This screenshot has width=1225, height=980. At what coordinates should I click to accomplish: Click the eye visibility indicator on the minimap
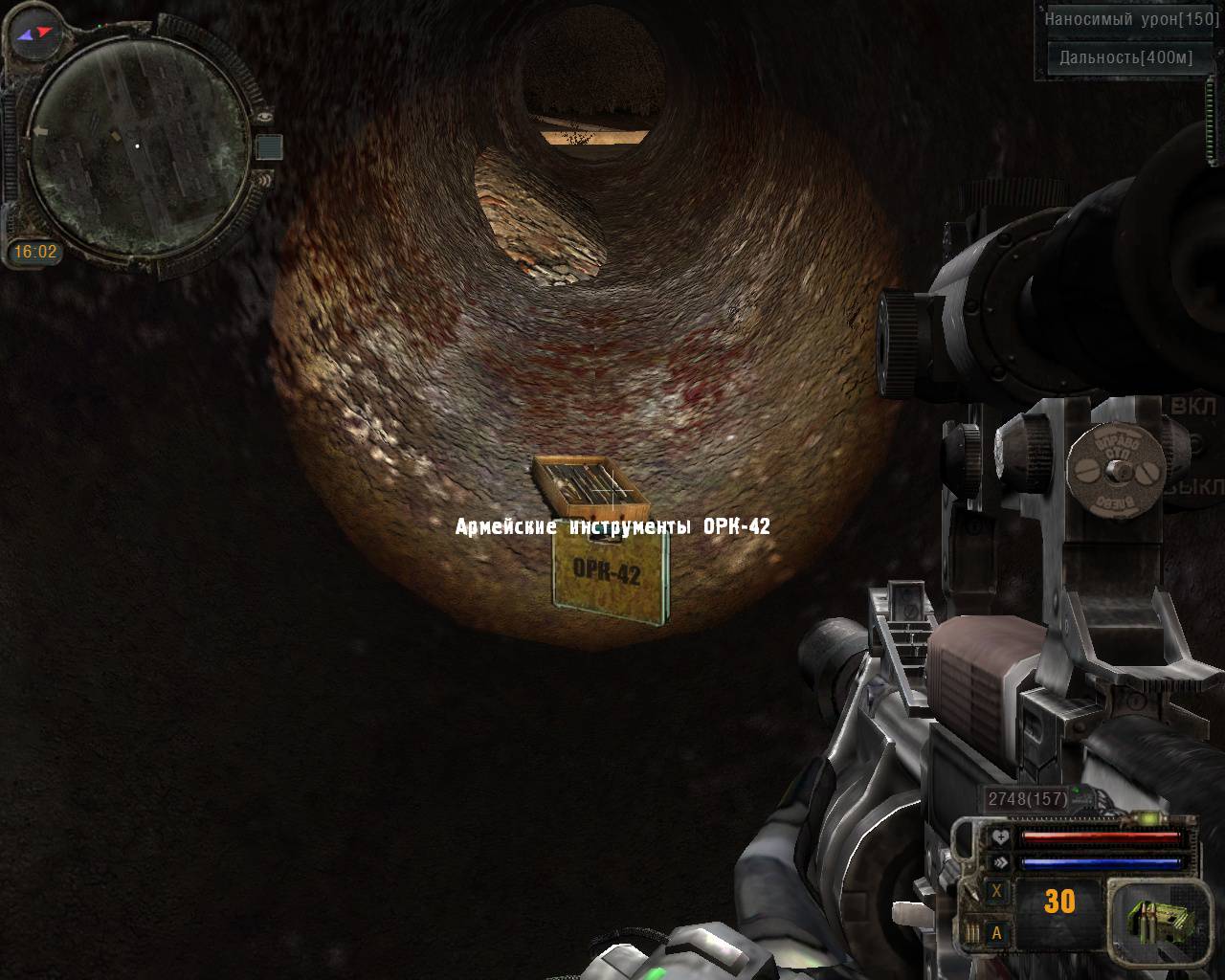(264, 115)
